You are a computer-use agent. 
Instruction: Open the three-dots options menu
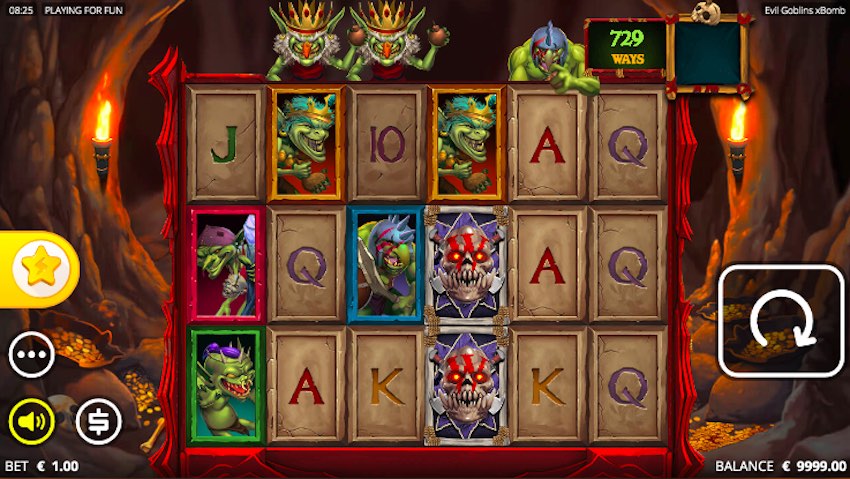point(32,355)
